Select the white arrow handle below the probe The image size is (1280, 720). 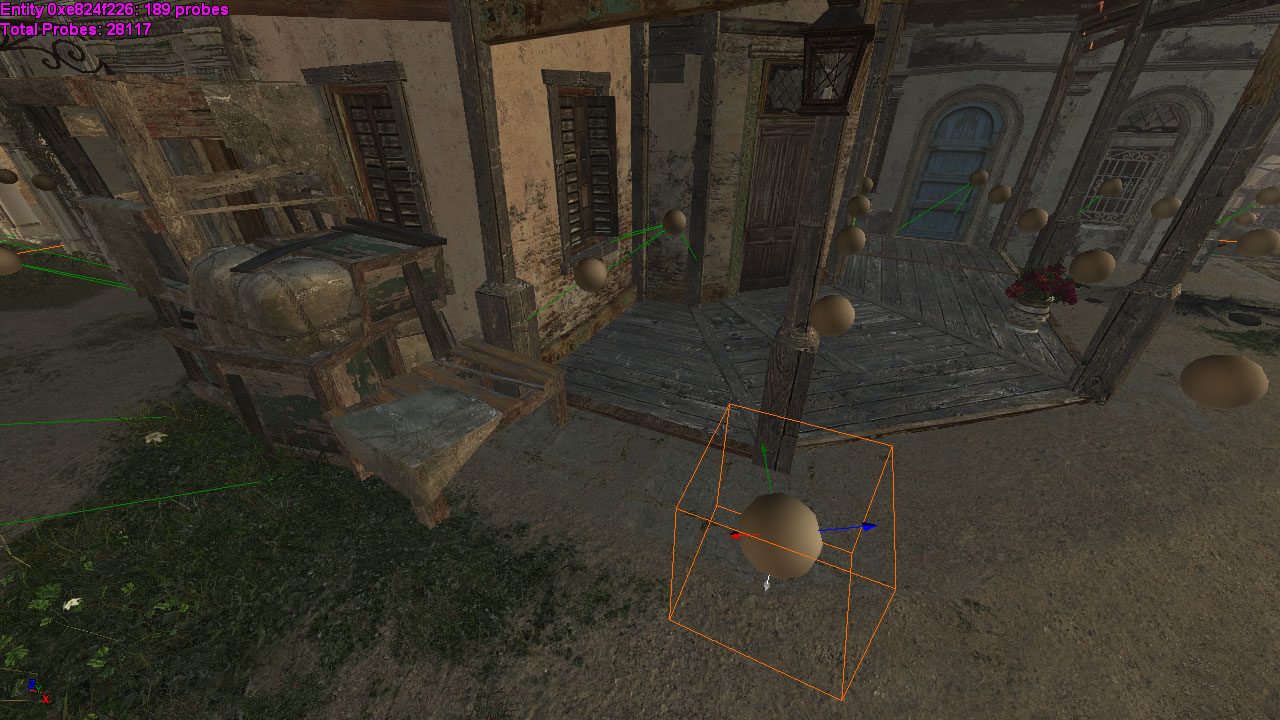pos(767,584)
